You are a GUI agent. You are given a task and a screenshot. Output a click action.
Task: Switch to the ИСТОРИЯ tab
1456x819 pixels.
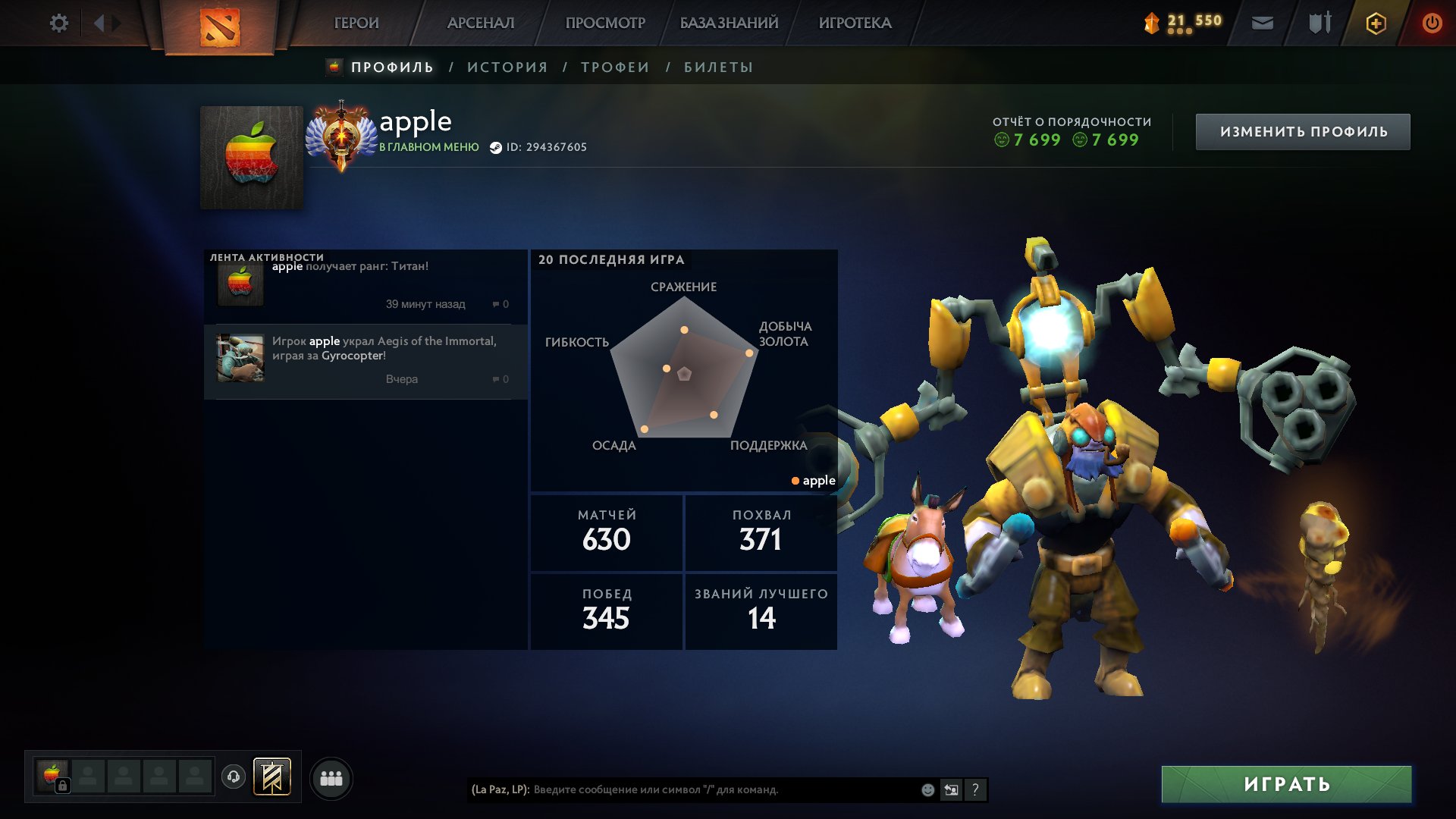[507, 67]
